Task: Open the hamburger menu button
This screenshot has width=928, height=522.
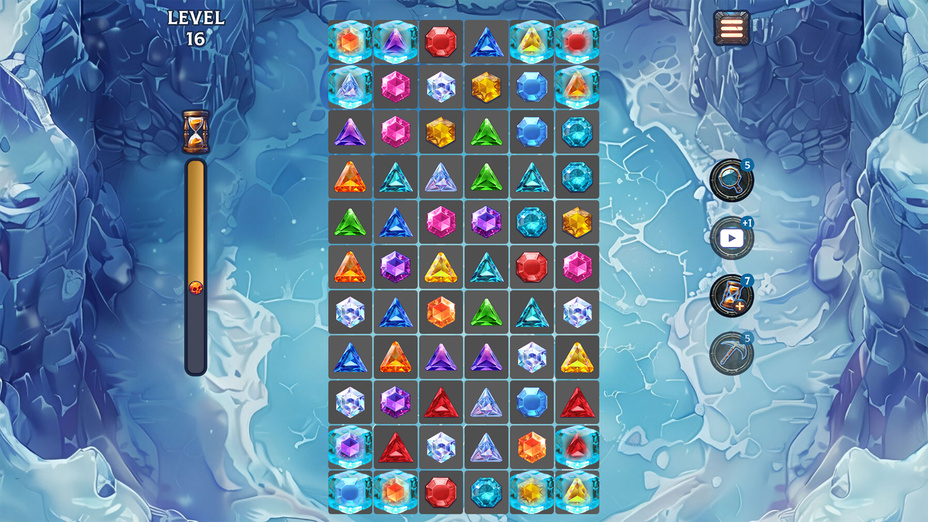Action: point(733,27)
